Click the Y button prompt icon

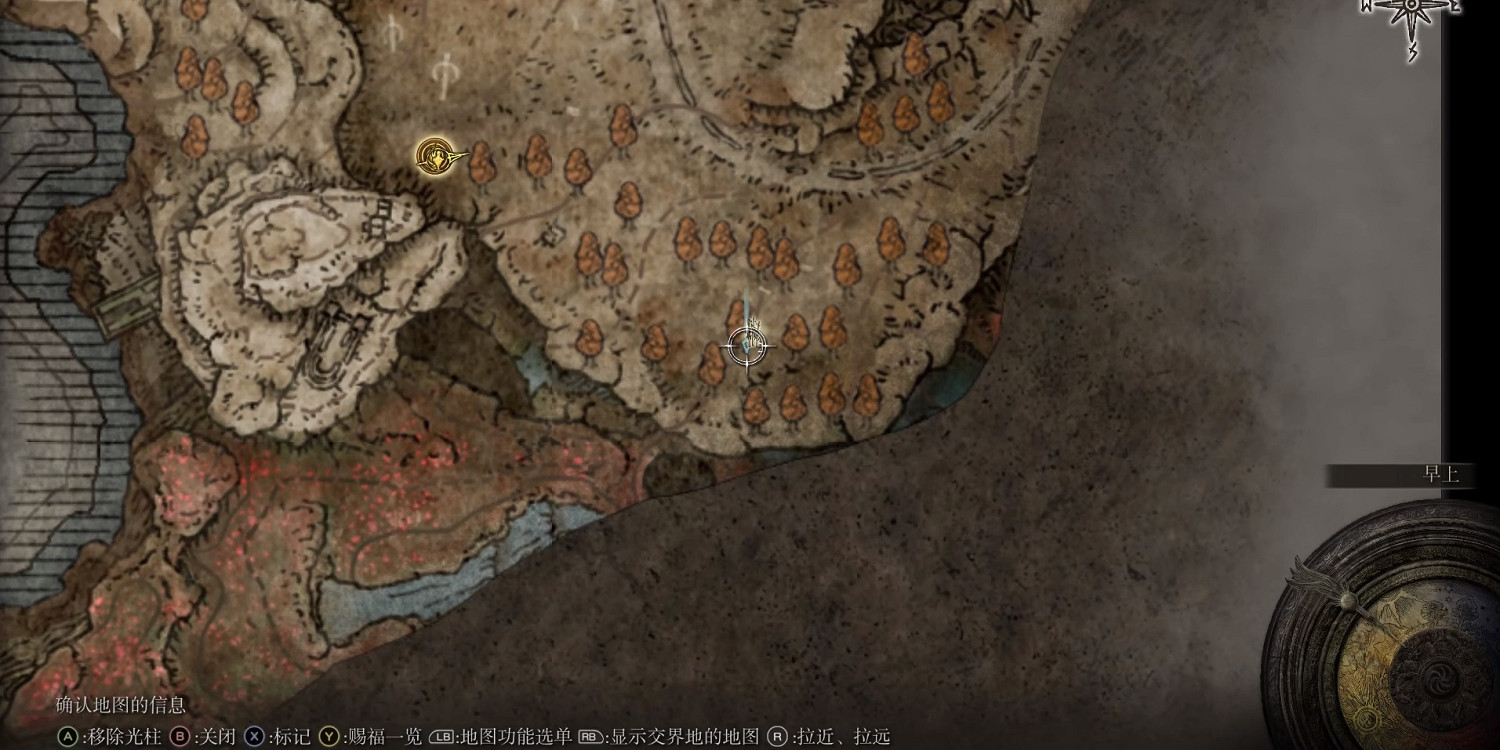point(330,738)
